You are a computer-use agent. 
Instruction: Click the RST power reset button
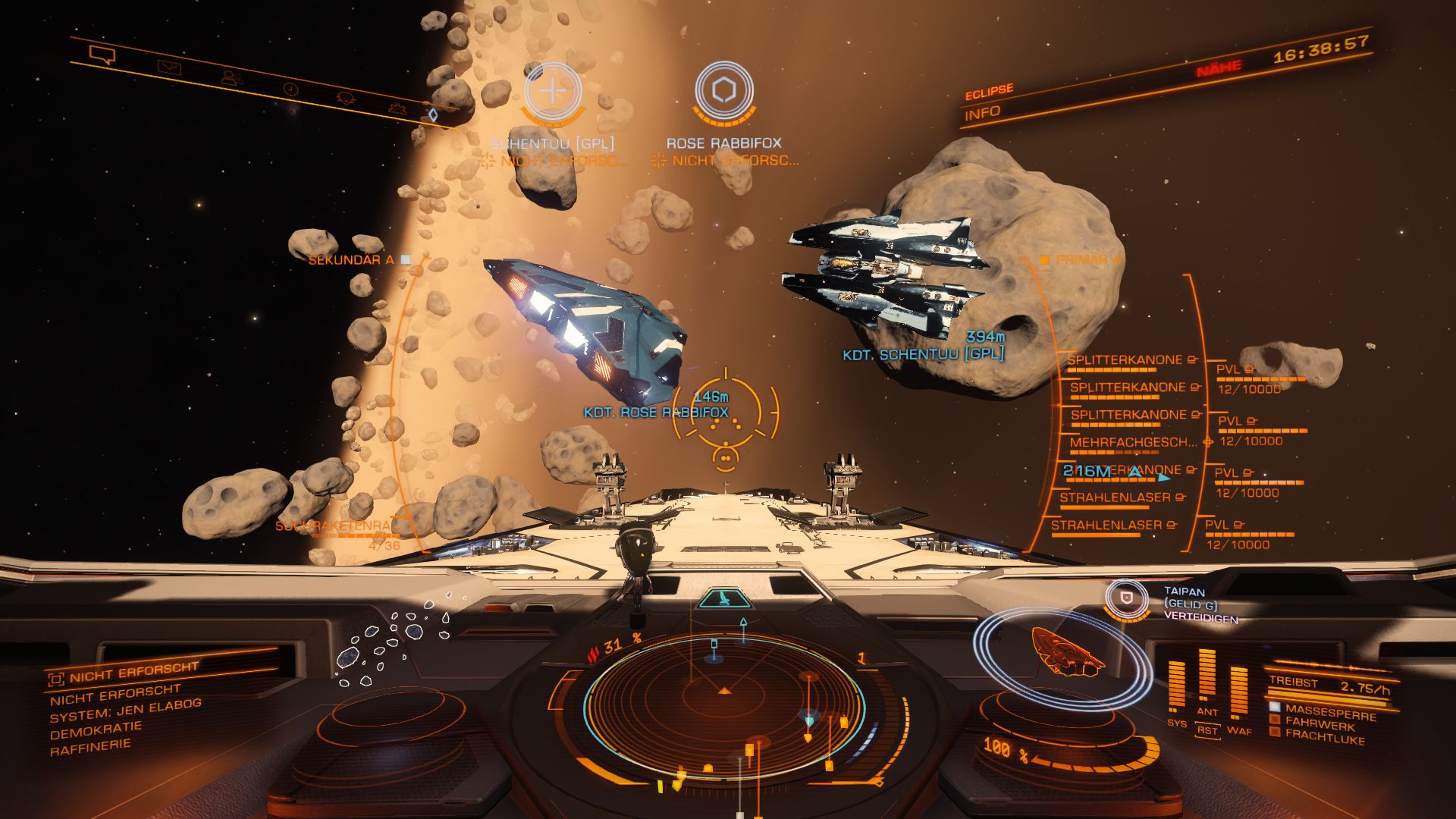pyautogui.click(x=1207, y=731)
